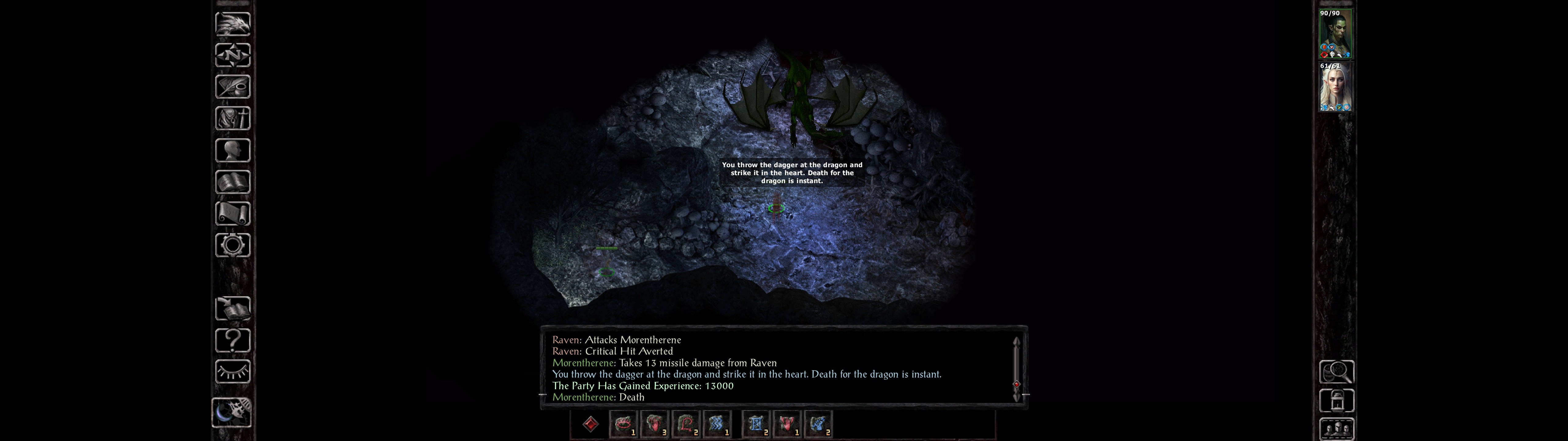Select the green orc character portrait
1568x441 pixels.
tap(1336, 34)
